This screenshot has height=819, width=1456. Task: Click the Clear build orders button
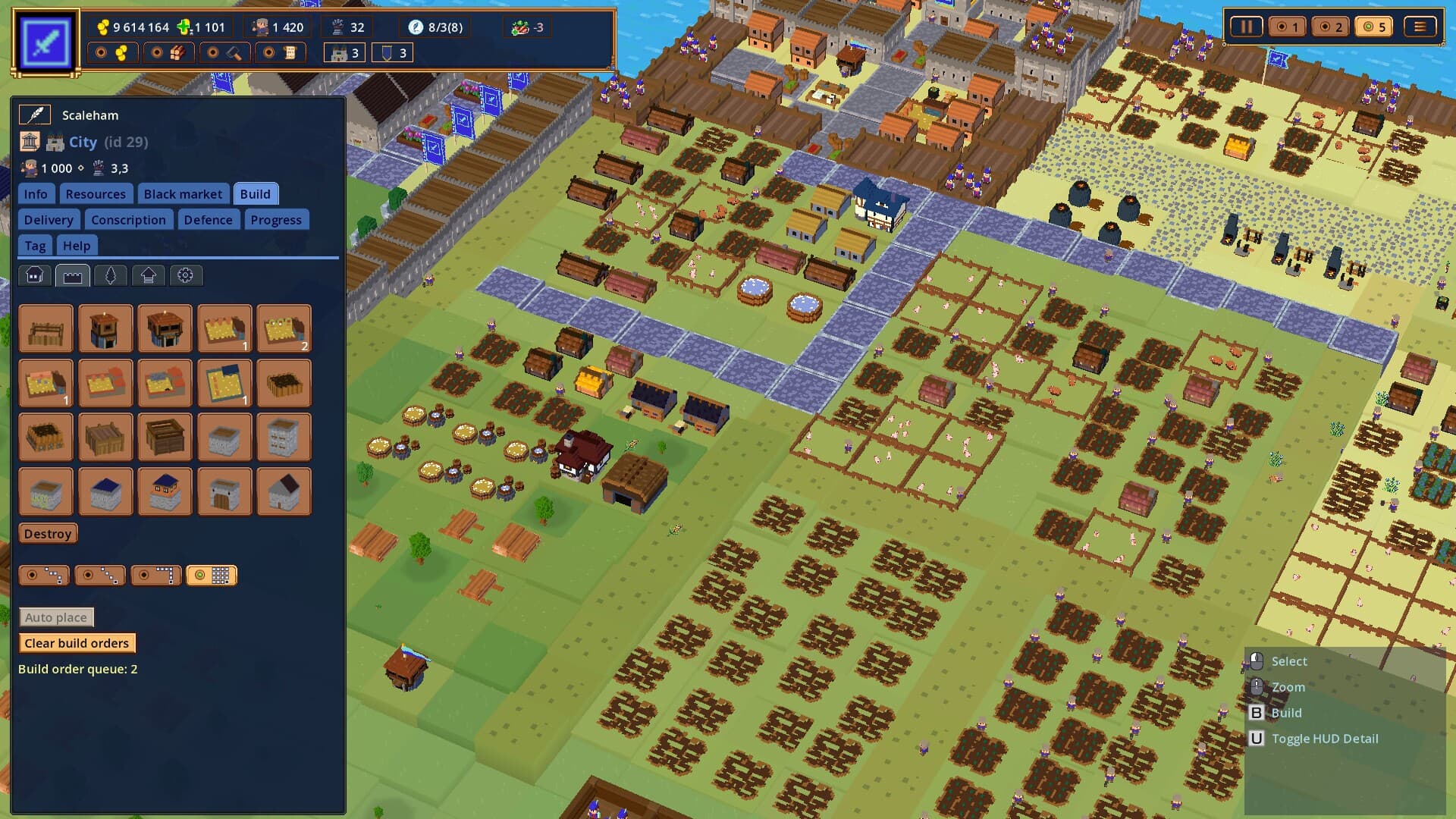[77, 642]
